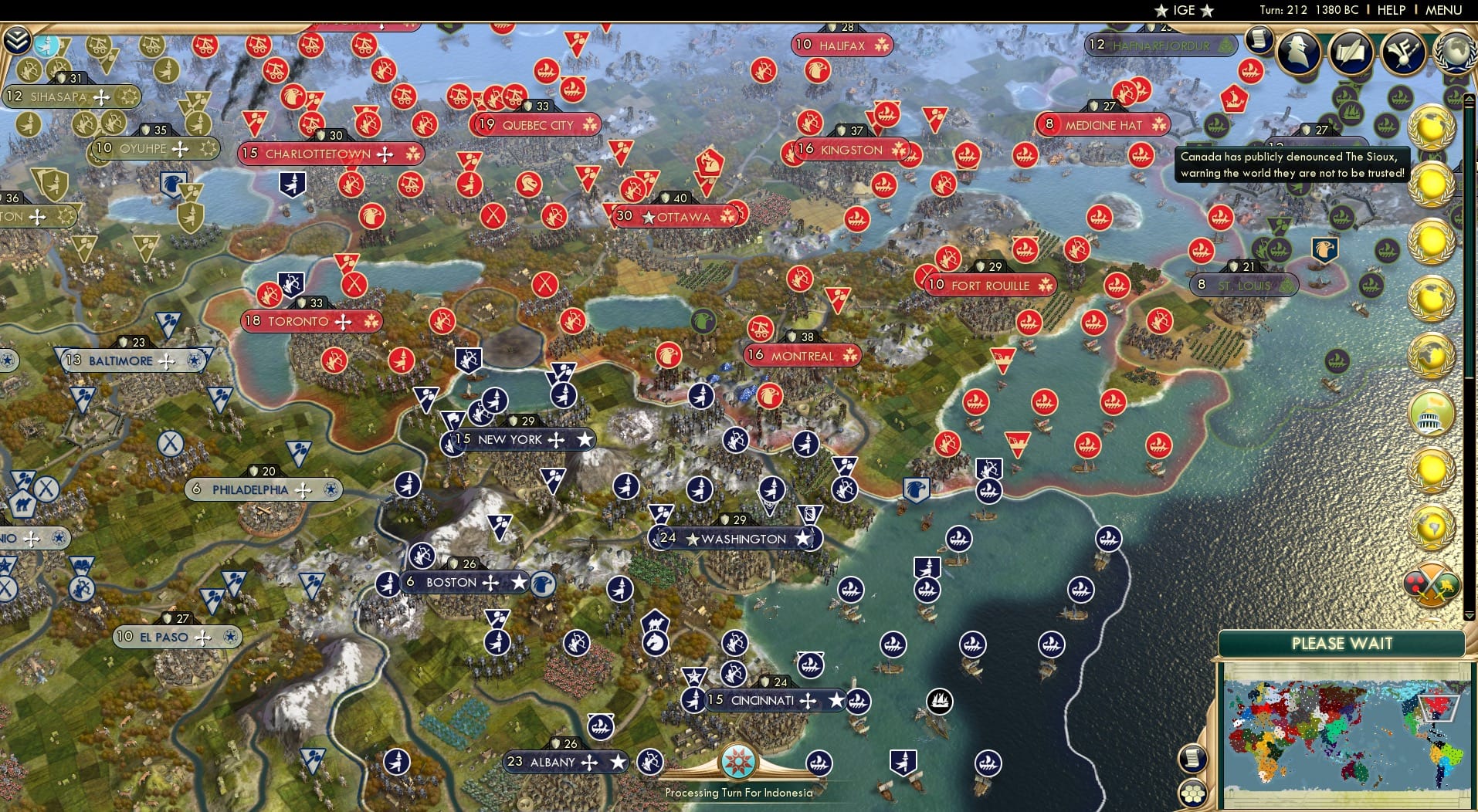Click the notification panel's up scroll arrow
The height and width of the screenshot is (812, 1478).
click(x=1470, y=99)
